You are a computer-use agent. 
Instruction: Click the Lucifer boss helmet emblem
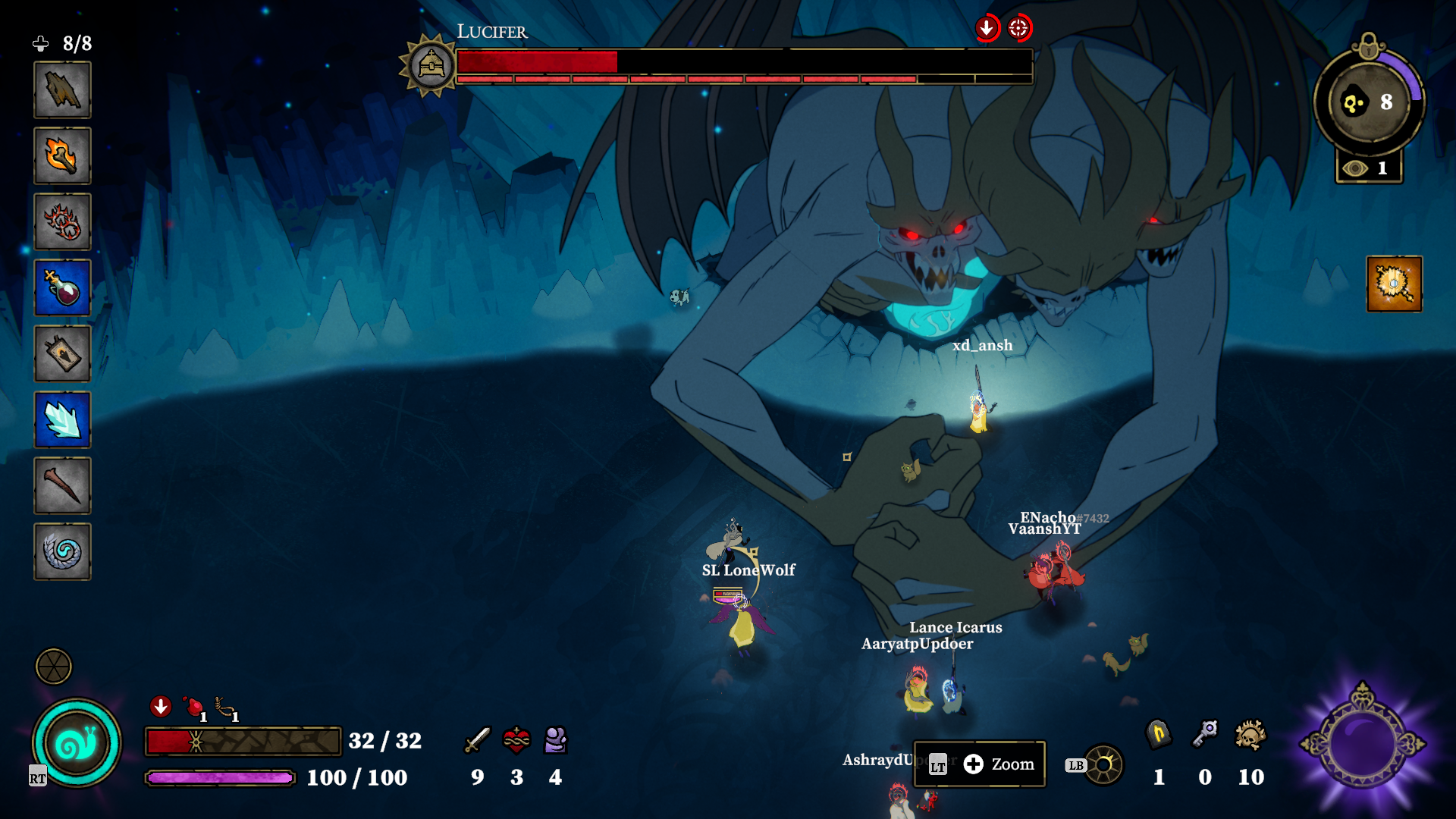coord(431,66)
